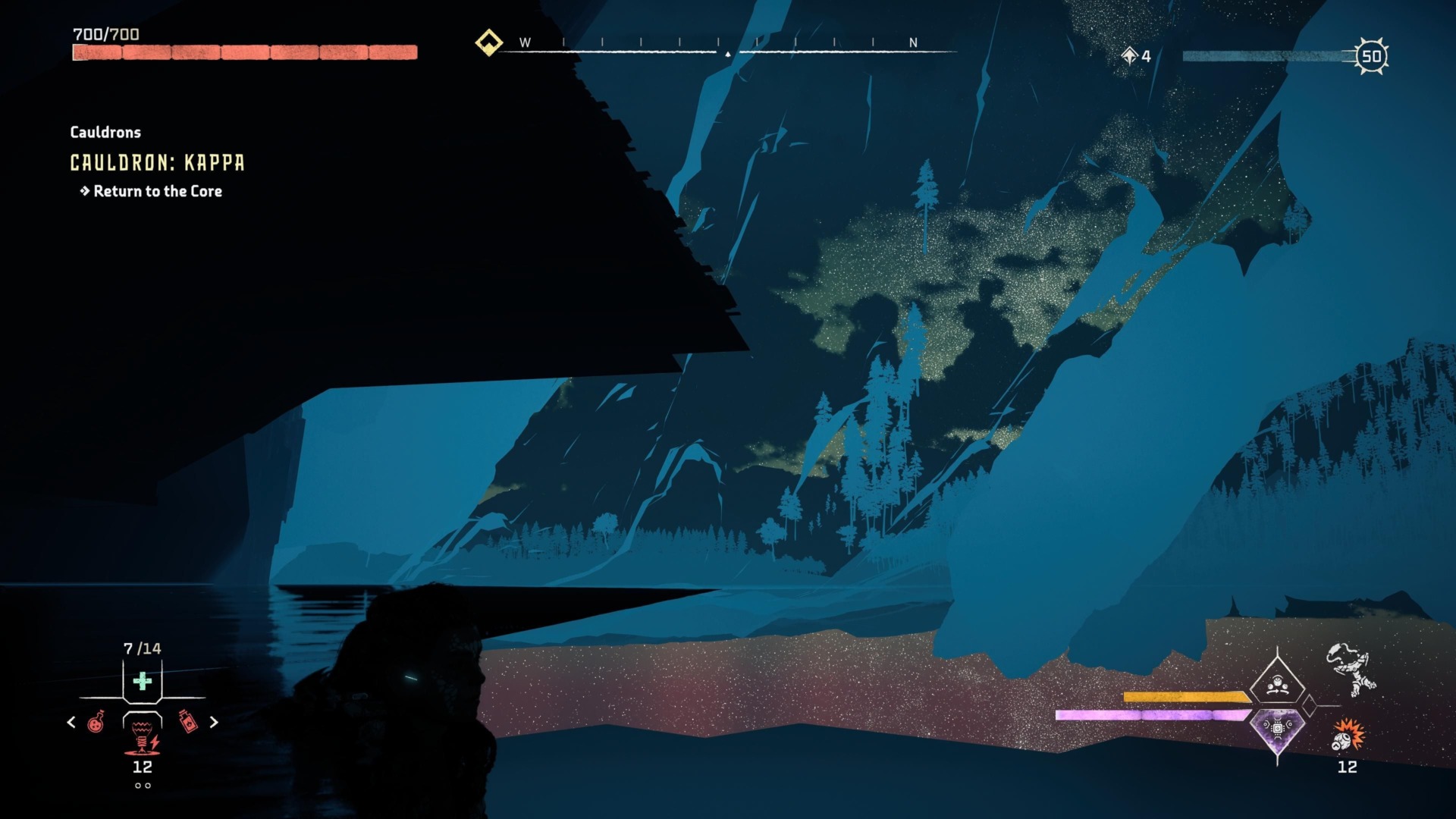Toggle the first trap count dot
This screenshot has width=1456, height=819.
point(137,786)
